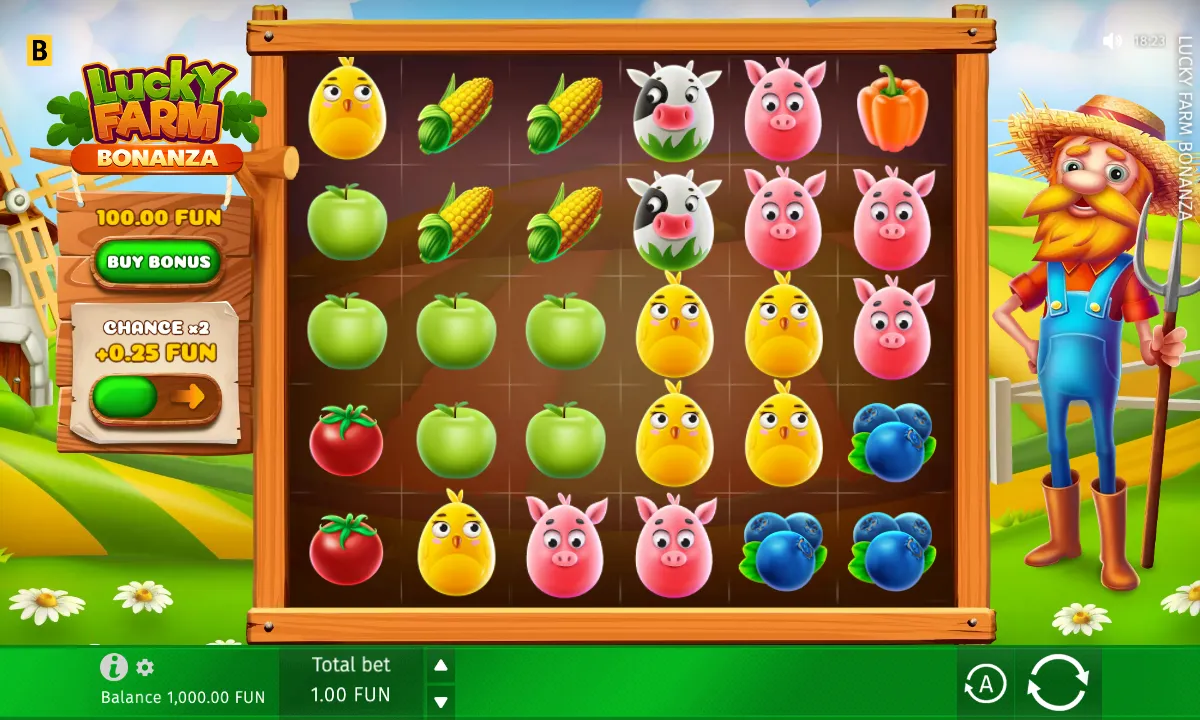The height and width of the screenshot is (720, 1200).
Task: Mute sound with the speaker icon
Action: 1112,41
